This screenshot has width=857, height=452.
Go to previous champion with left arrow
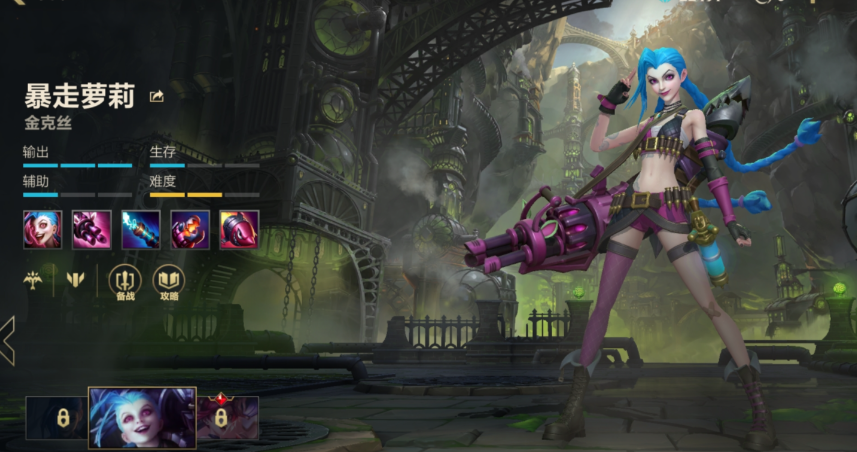point(8,340)
